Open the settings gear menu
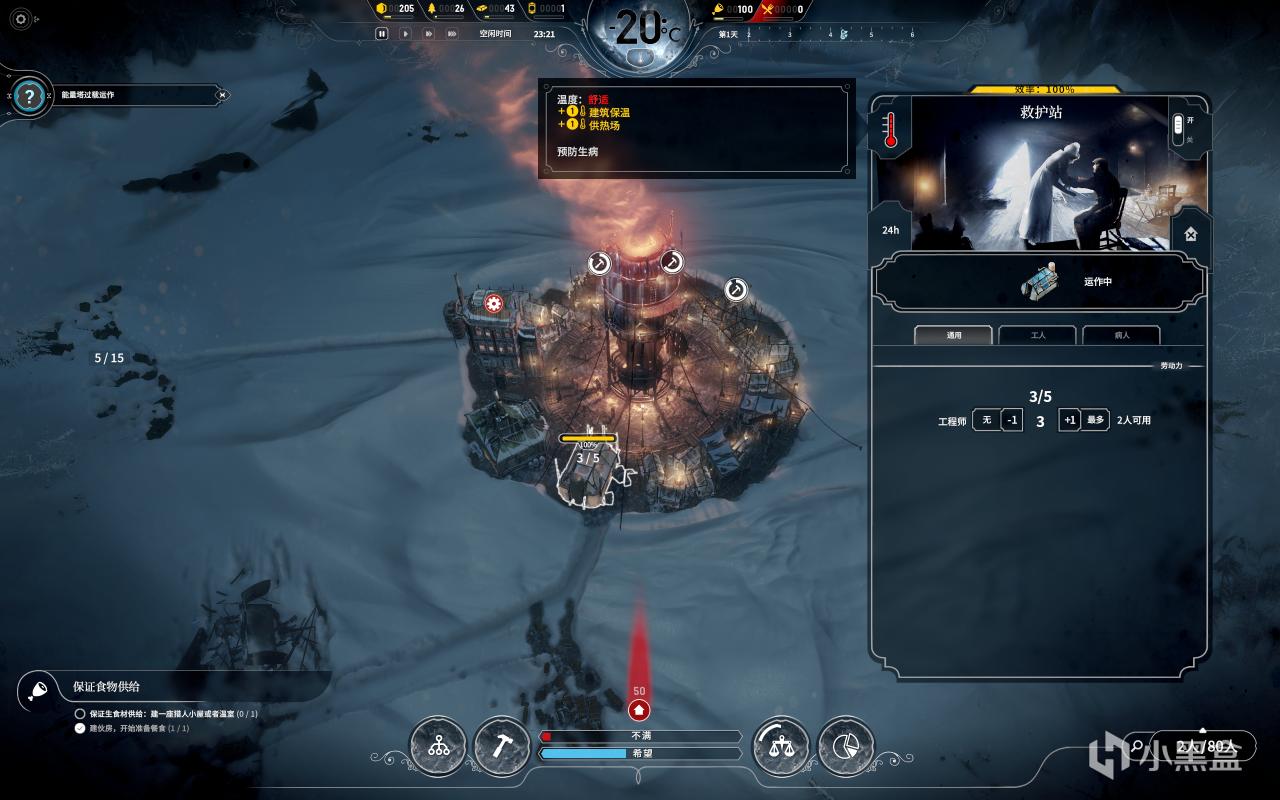The image size is (1280, 800). (x=21, y=18)
